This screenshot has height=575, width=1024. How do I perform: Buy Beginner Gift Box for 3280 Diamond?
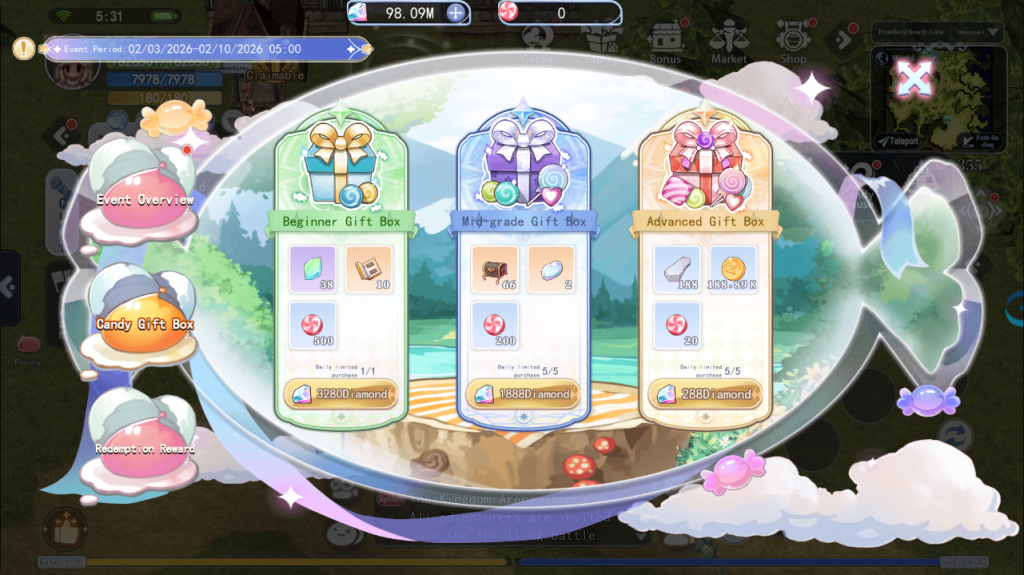point(341,394)
